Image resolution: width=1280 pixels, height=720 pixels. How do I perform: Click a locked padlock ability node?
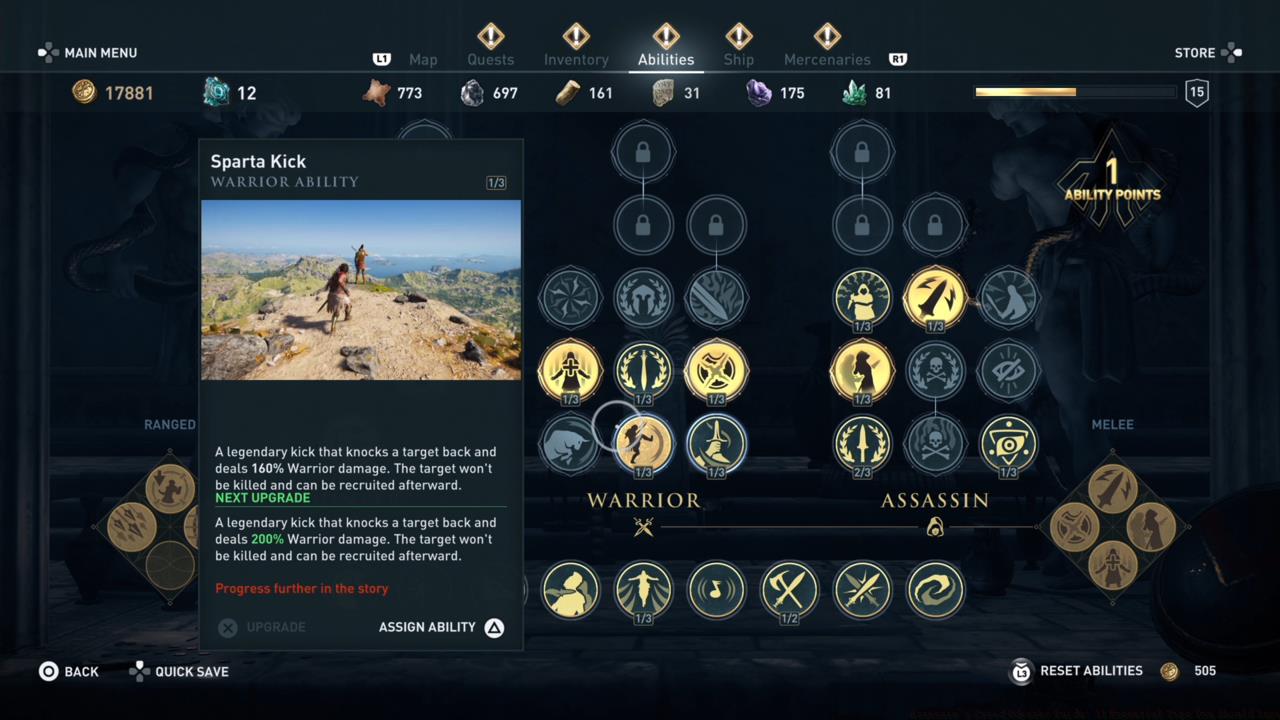pos(643,150)
